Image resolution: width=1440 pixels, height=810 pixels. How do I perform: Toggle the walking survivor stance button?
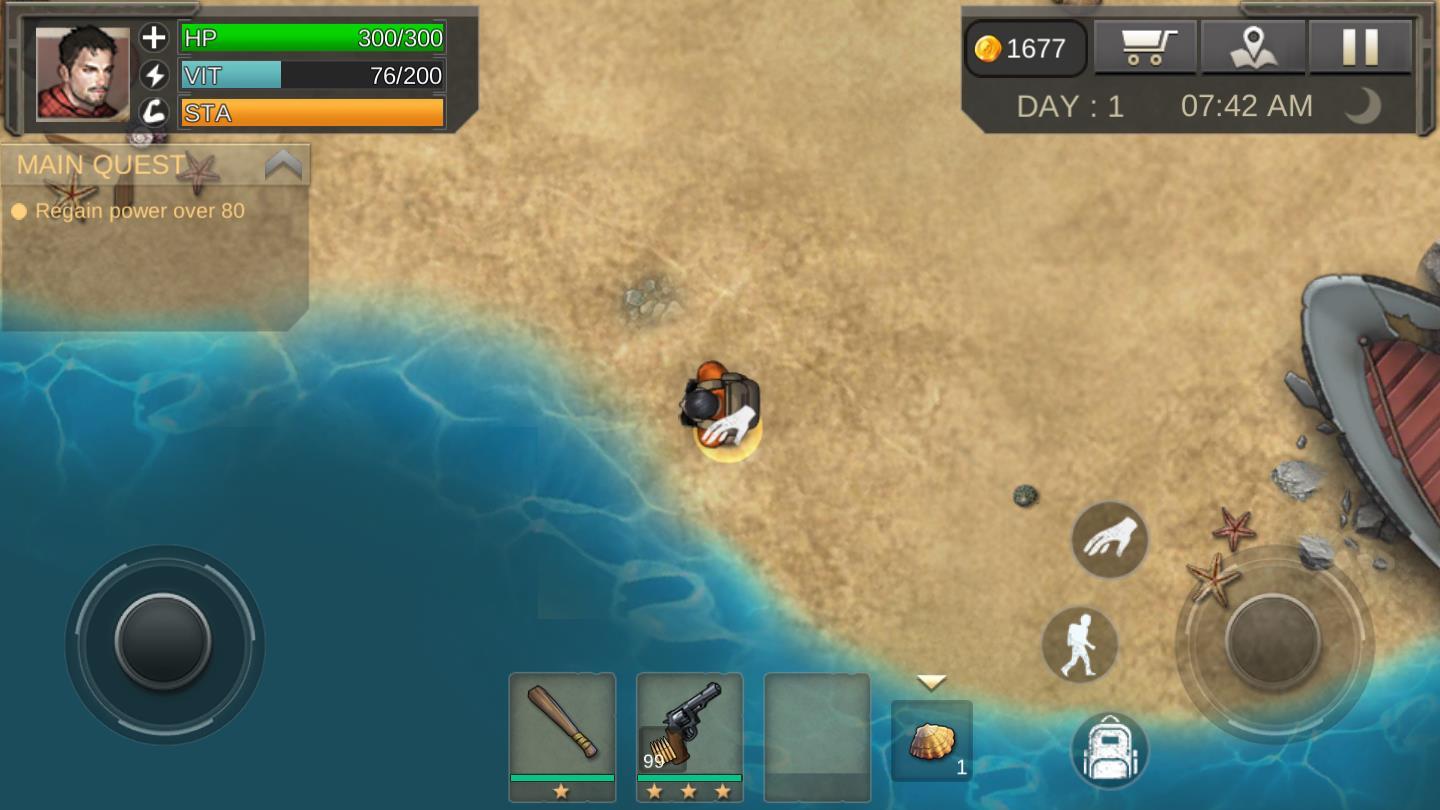[1080, 645]
